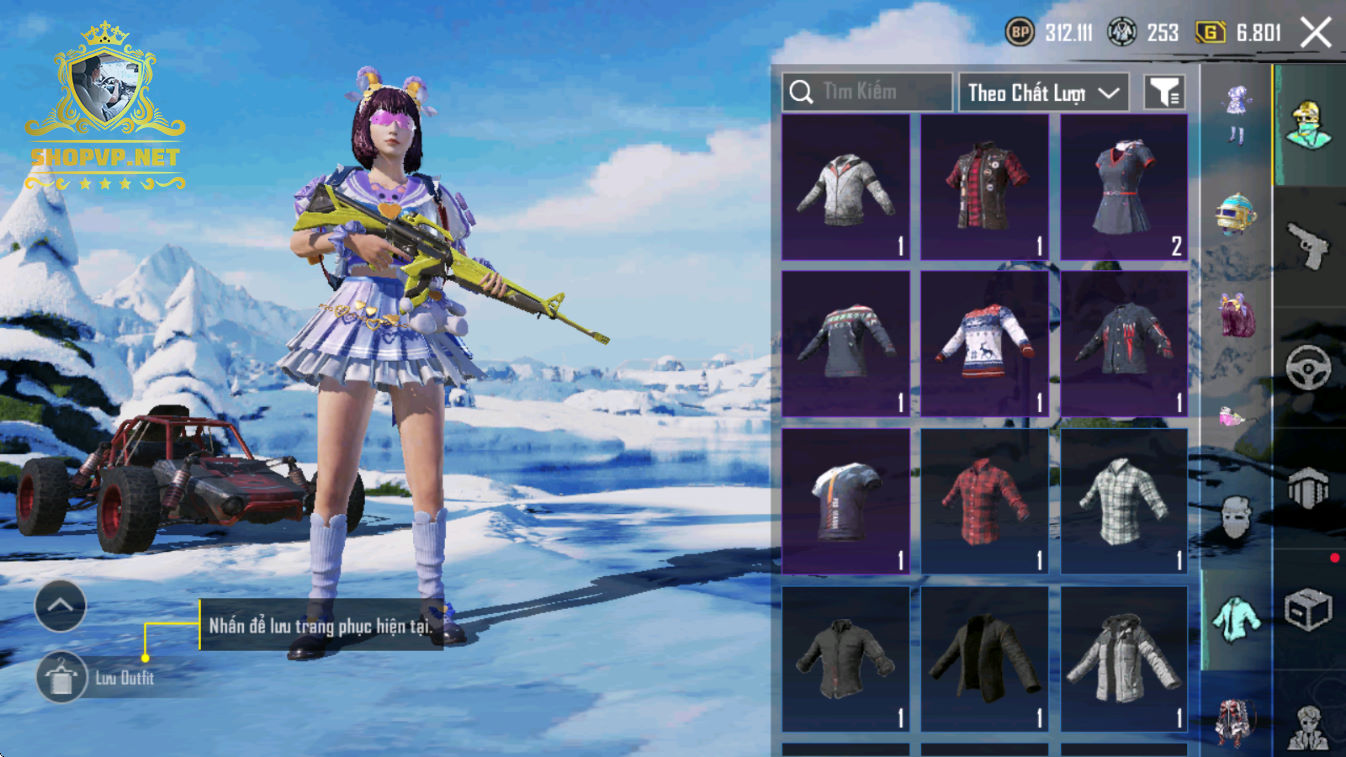
Task: Expand the up-arrow circle button
Action: tap(61, 606)
